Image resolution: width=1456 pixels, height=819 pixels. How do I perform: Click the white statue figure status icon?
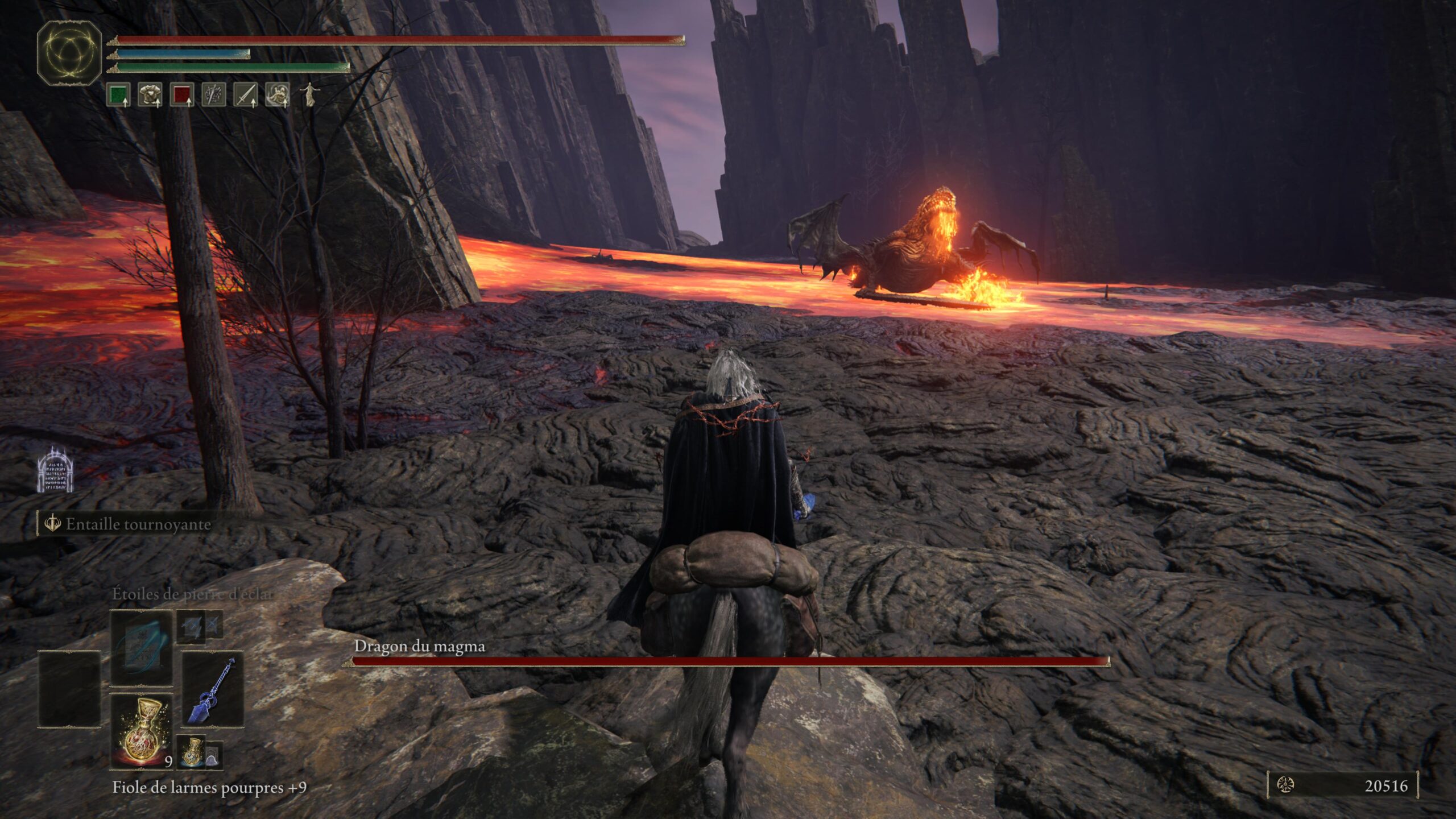pyautogui.click(x=309, y=94)
